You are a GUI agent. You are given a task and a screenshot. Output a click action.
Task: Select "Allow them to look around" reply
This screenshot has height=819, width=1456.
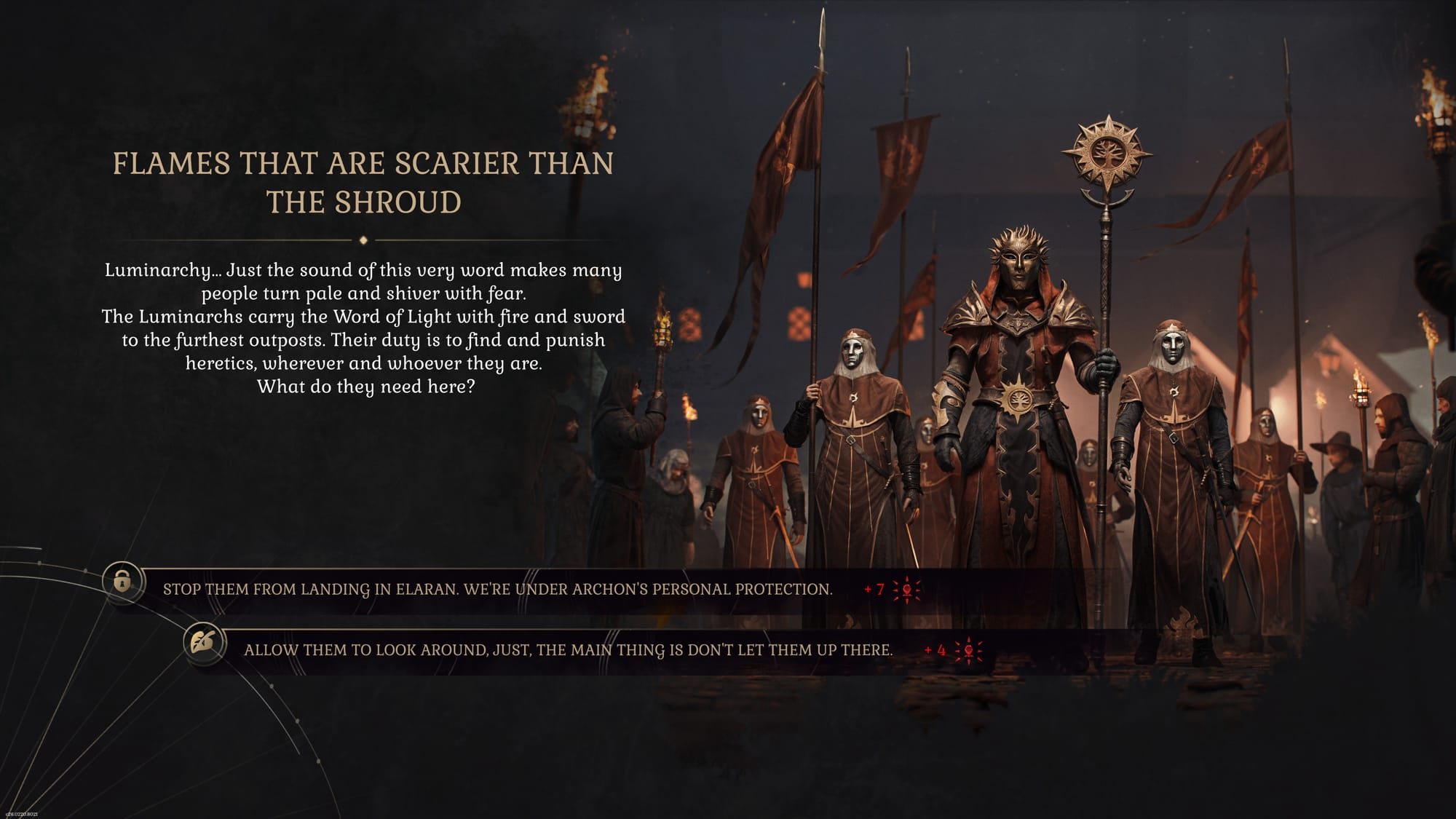pyautogui.click(x=568, y=650)
